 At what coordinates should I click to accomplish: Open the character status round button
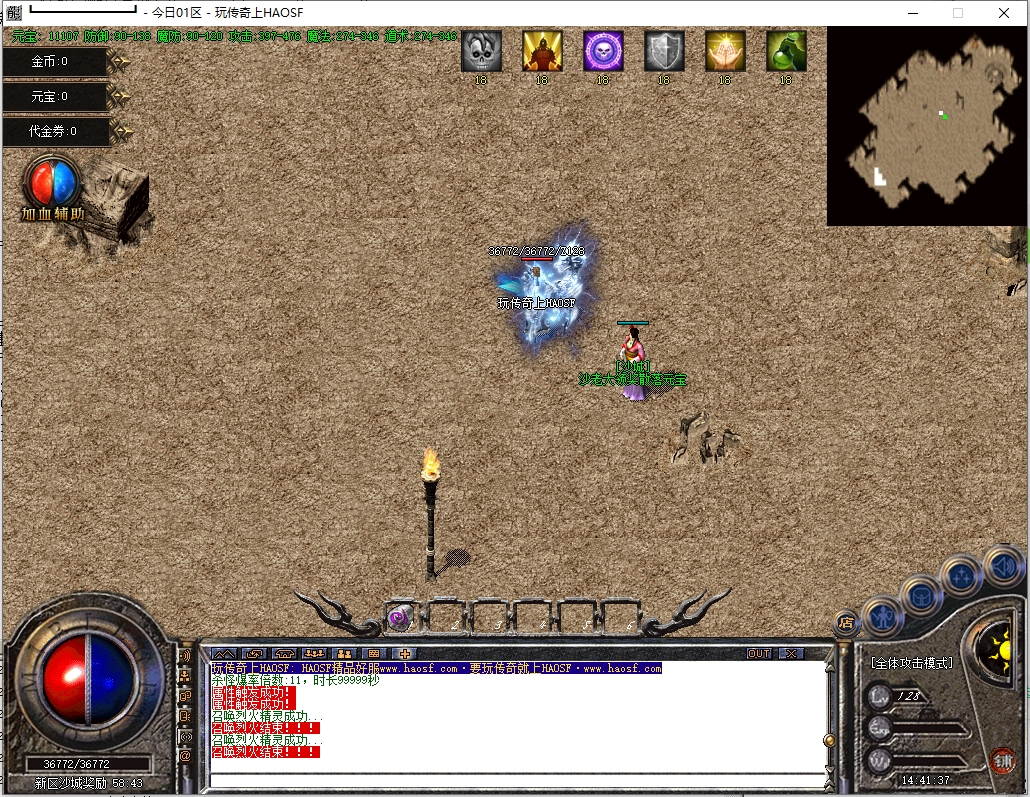point(884,615)
